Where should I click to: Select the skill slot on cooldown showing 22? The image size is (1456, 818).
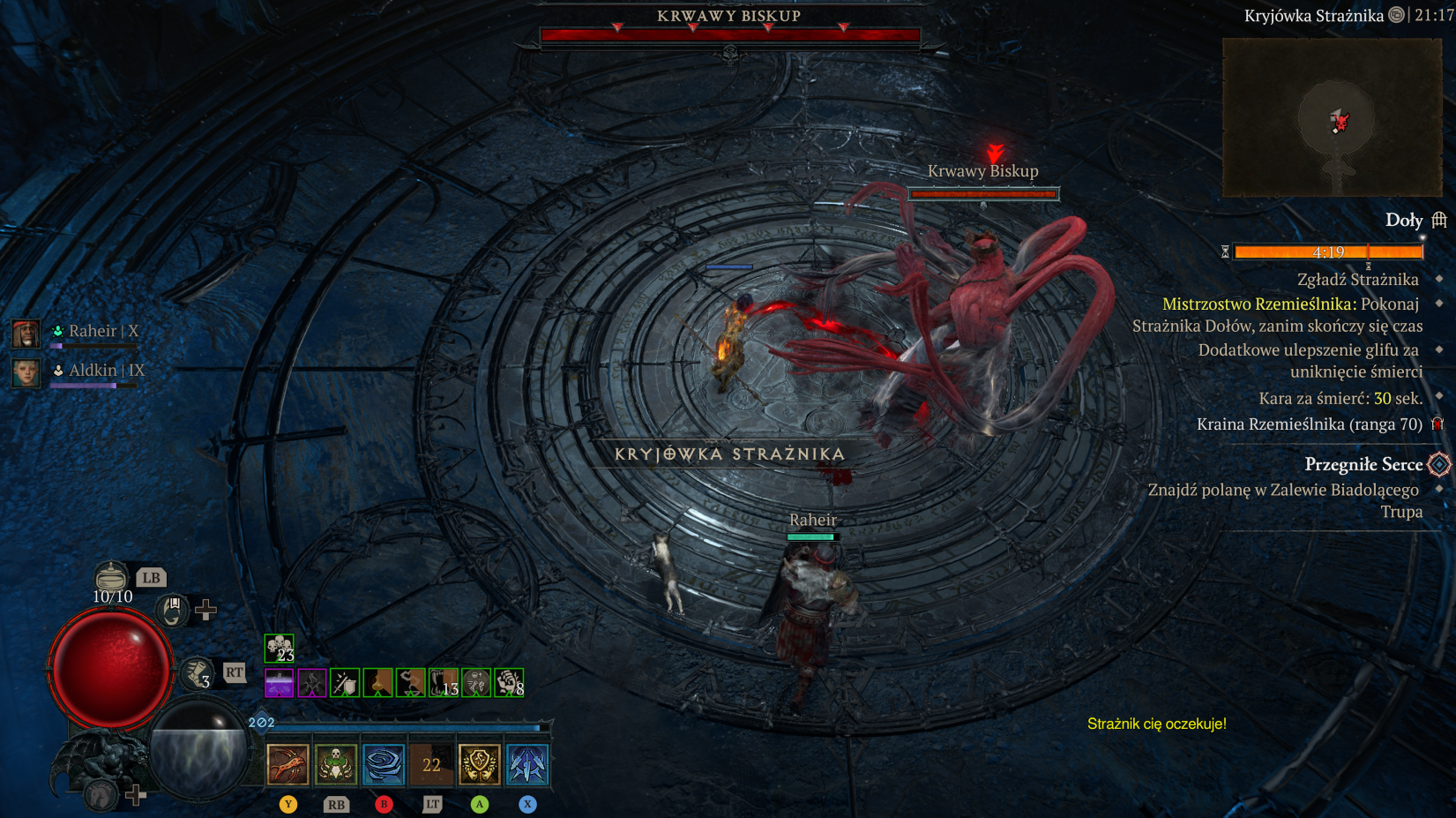[x=431, y=764]
